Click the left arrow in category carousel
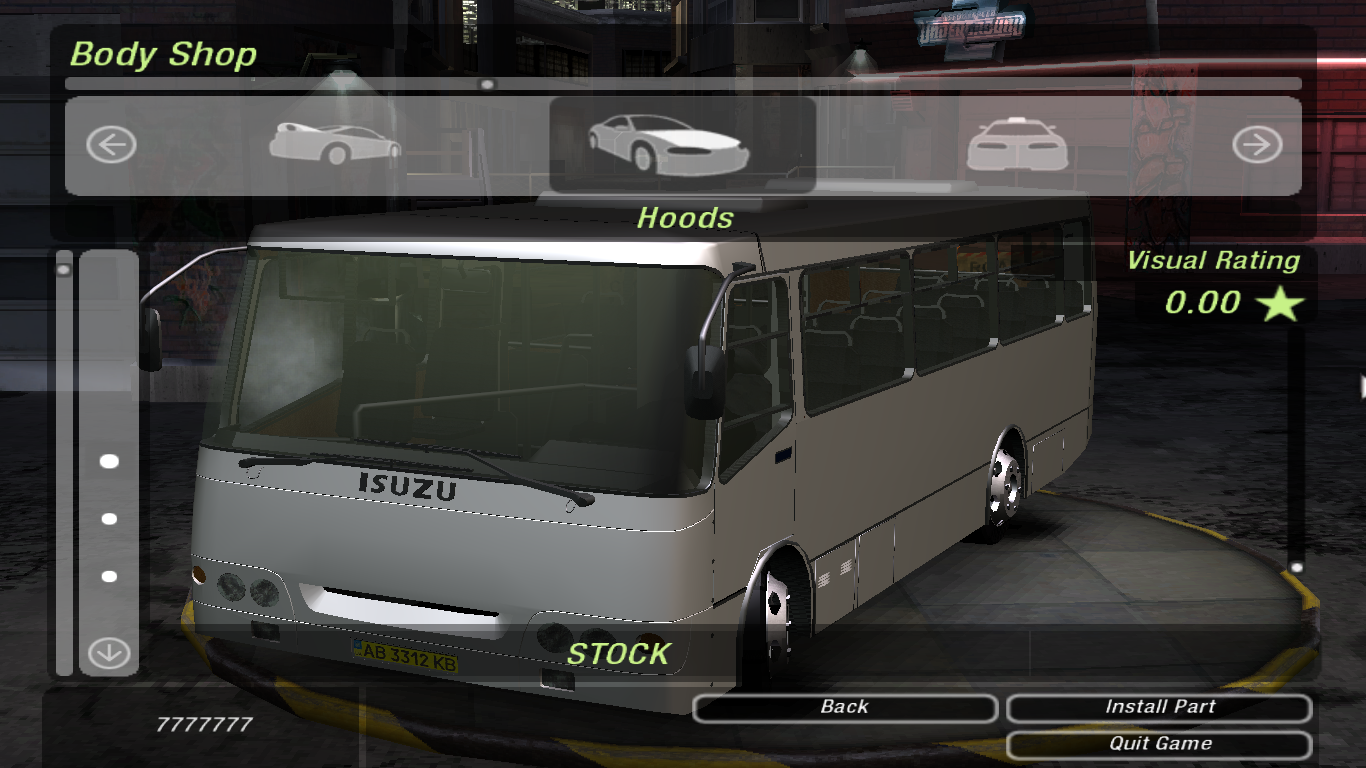 pyautogui.click(x=111, y=146)
